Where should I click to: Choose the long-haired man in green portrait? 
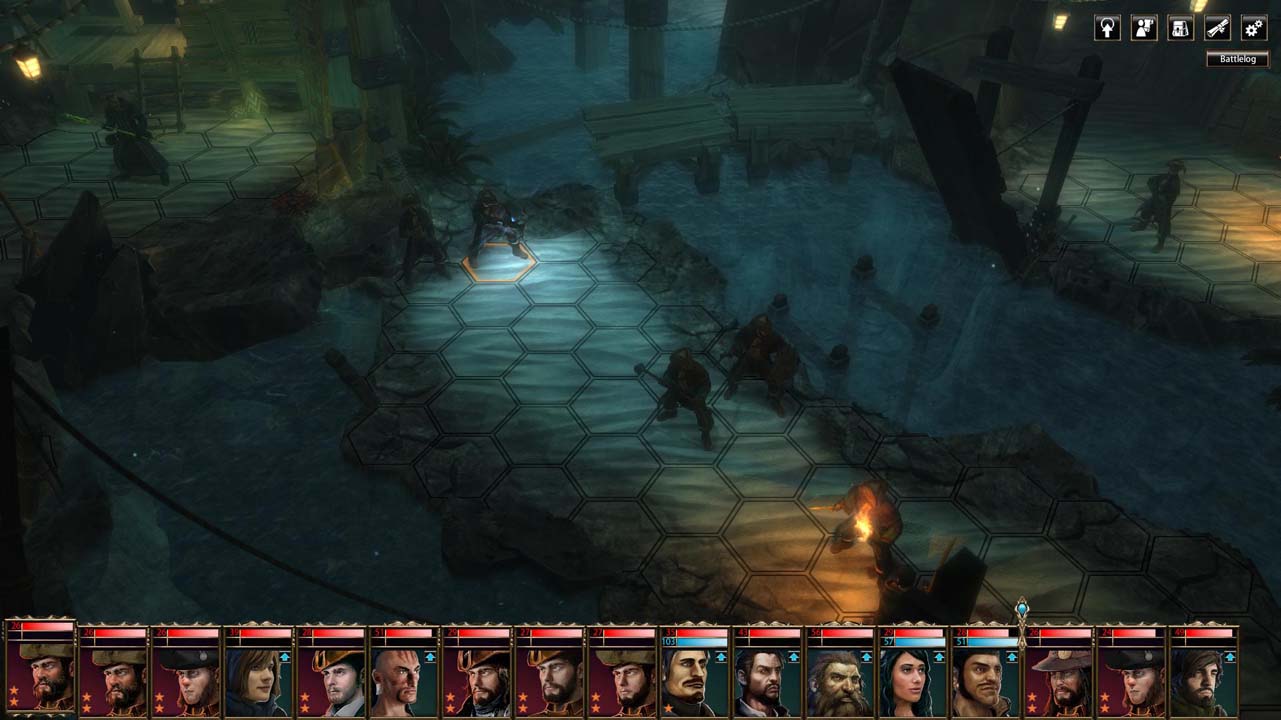1203,681
